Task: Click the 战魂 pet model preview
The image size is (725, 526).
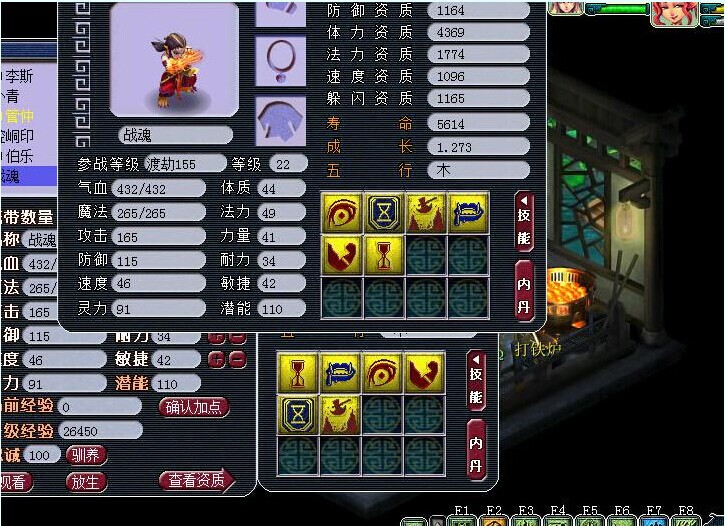Action: pyautogui.click(x=174, y=62)
